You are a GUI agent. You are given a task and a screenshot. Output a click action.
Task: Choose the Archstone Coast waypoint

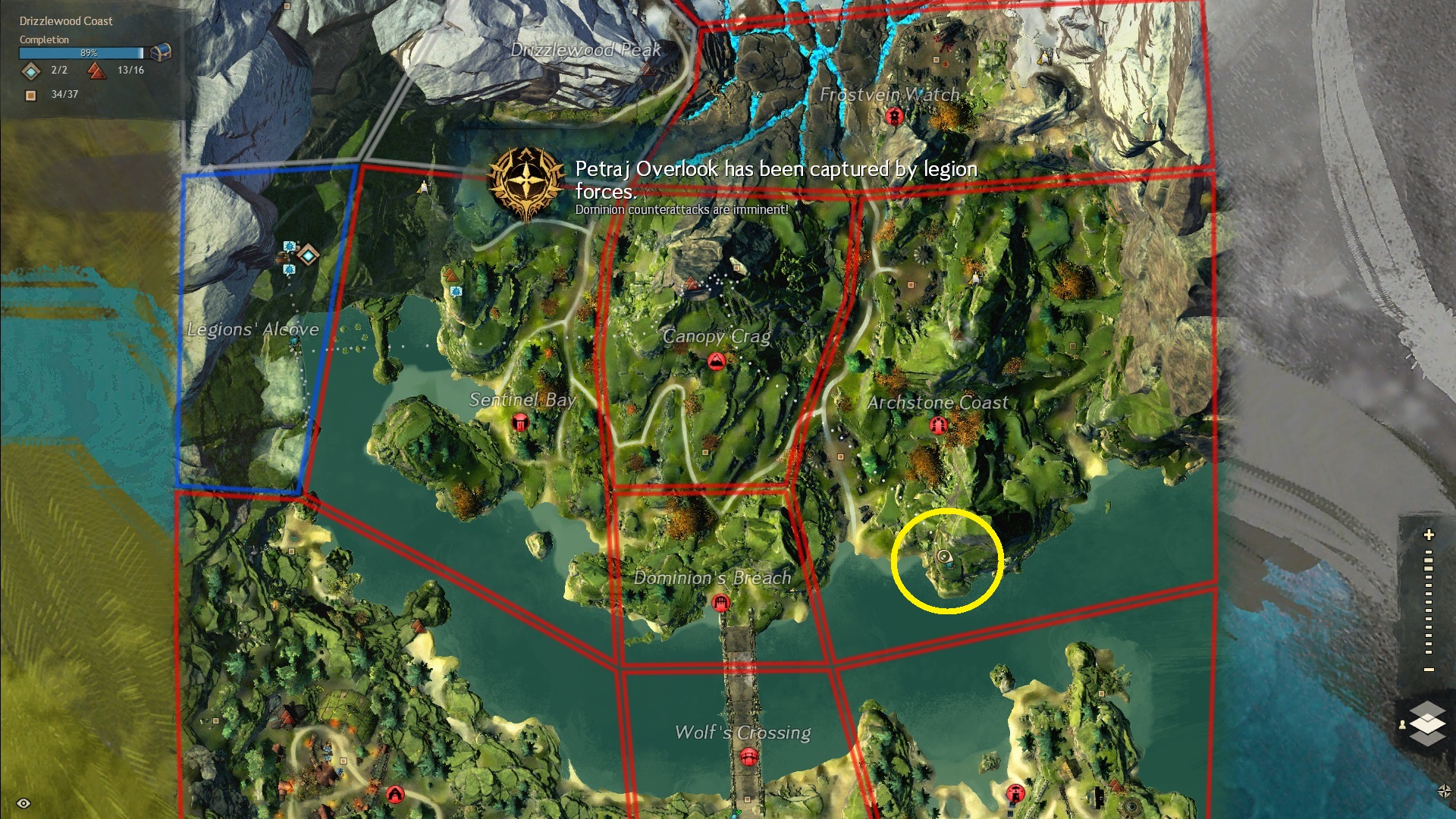pyautogui.click(x=938, y=425)
